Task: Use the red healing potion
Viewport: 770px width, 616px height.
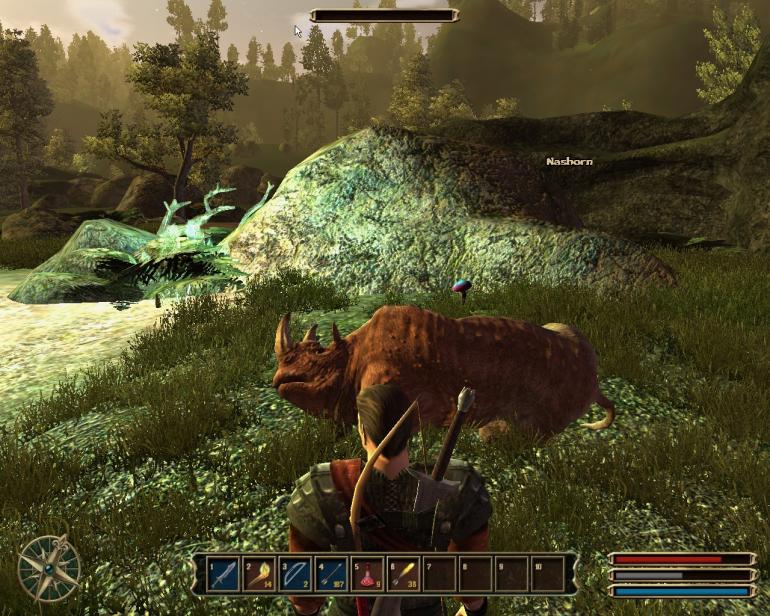Action: tap(367, 574)
